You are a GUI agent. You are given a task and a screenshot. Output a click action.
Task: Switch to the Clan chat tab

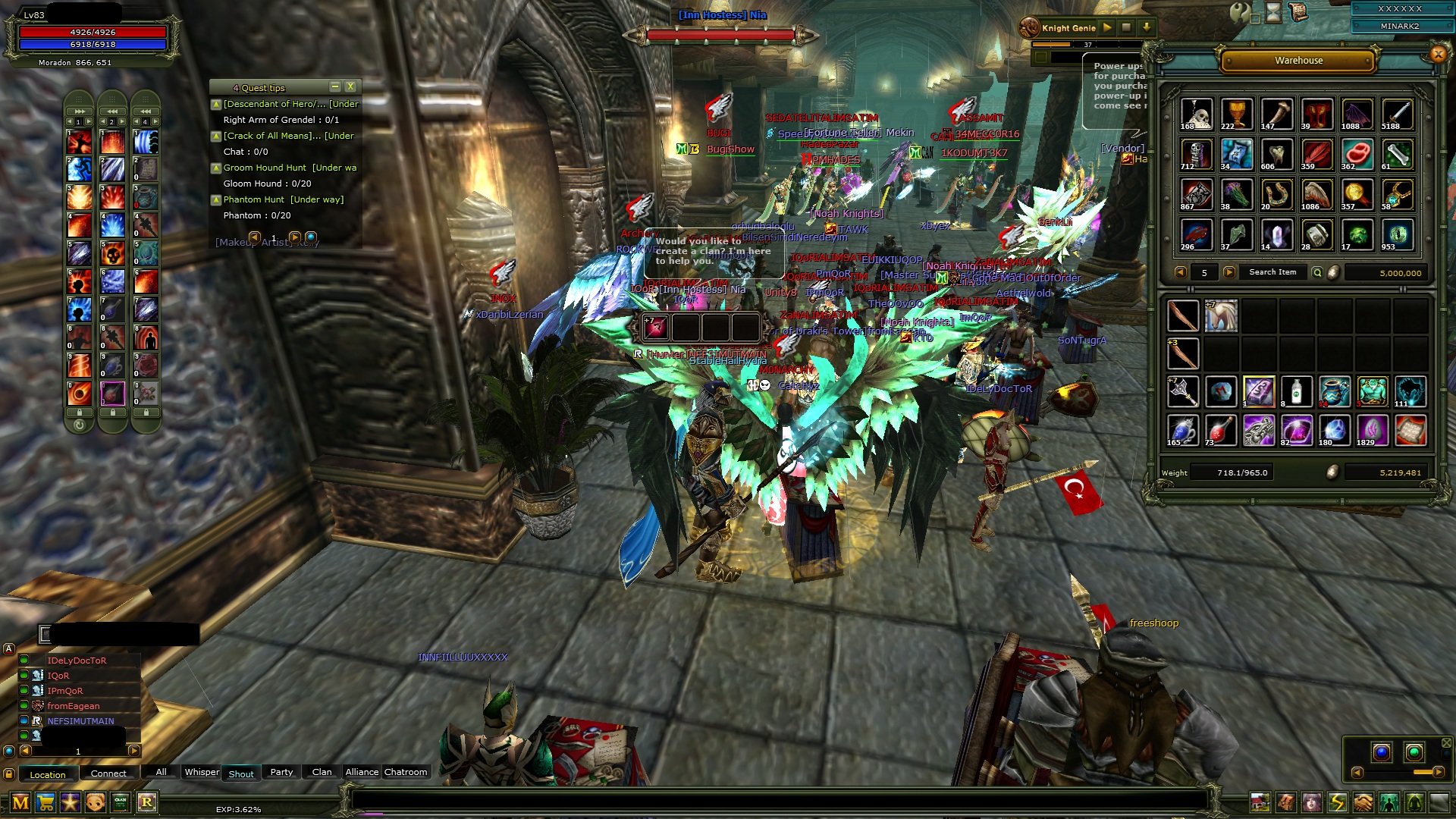pyautogui.click(x=321, y=772)
